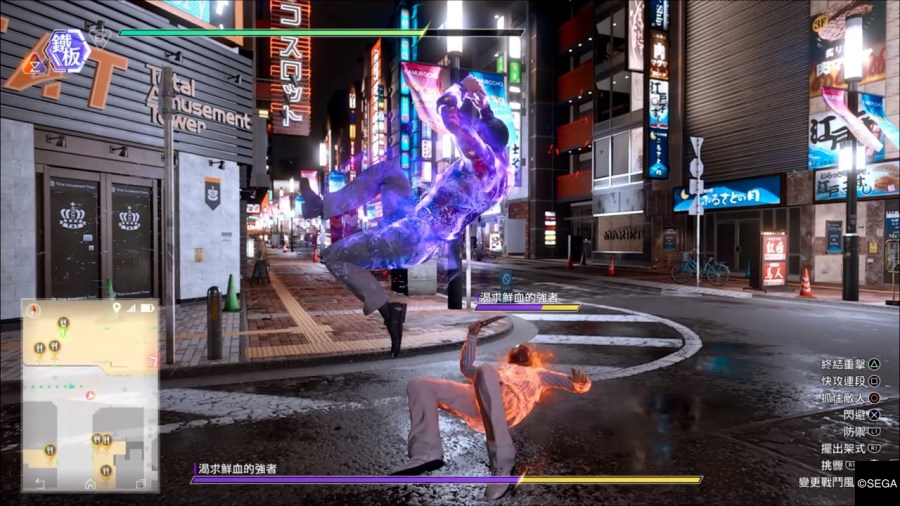The image size is (900, 506).
Task: Tap the back arrow on the phone map
Action: click(x=40, y=483)
